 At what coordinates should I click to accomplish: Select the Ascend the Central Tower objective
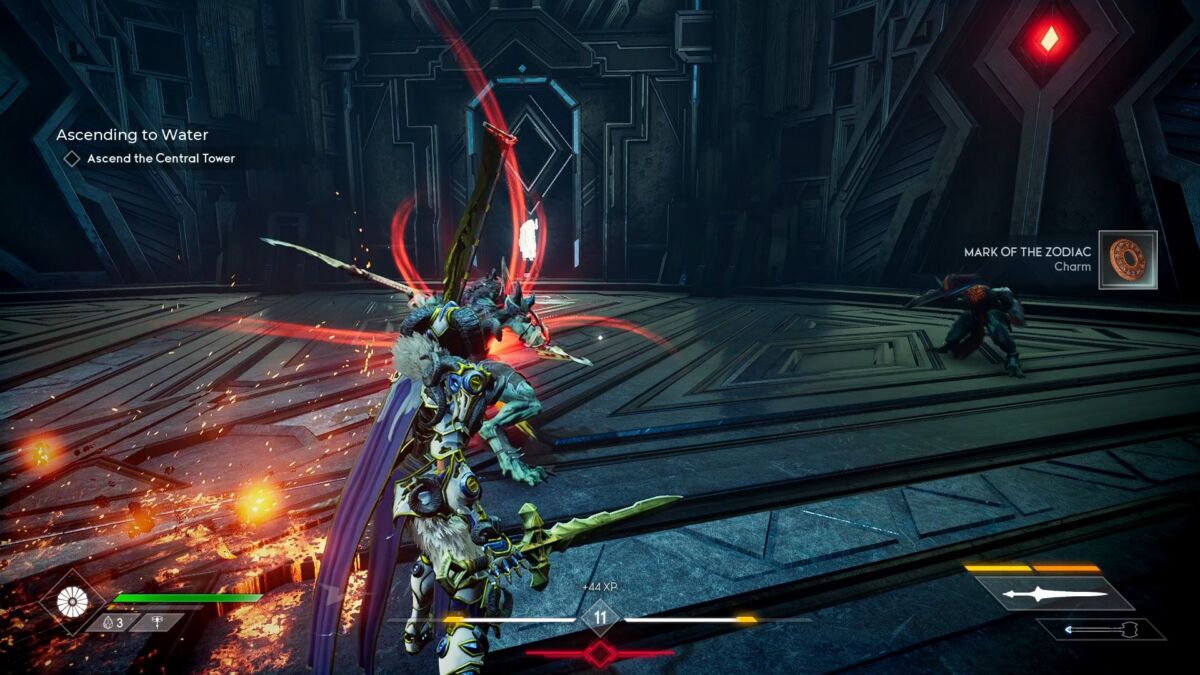tap(160, 158)
